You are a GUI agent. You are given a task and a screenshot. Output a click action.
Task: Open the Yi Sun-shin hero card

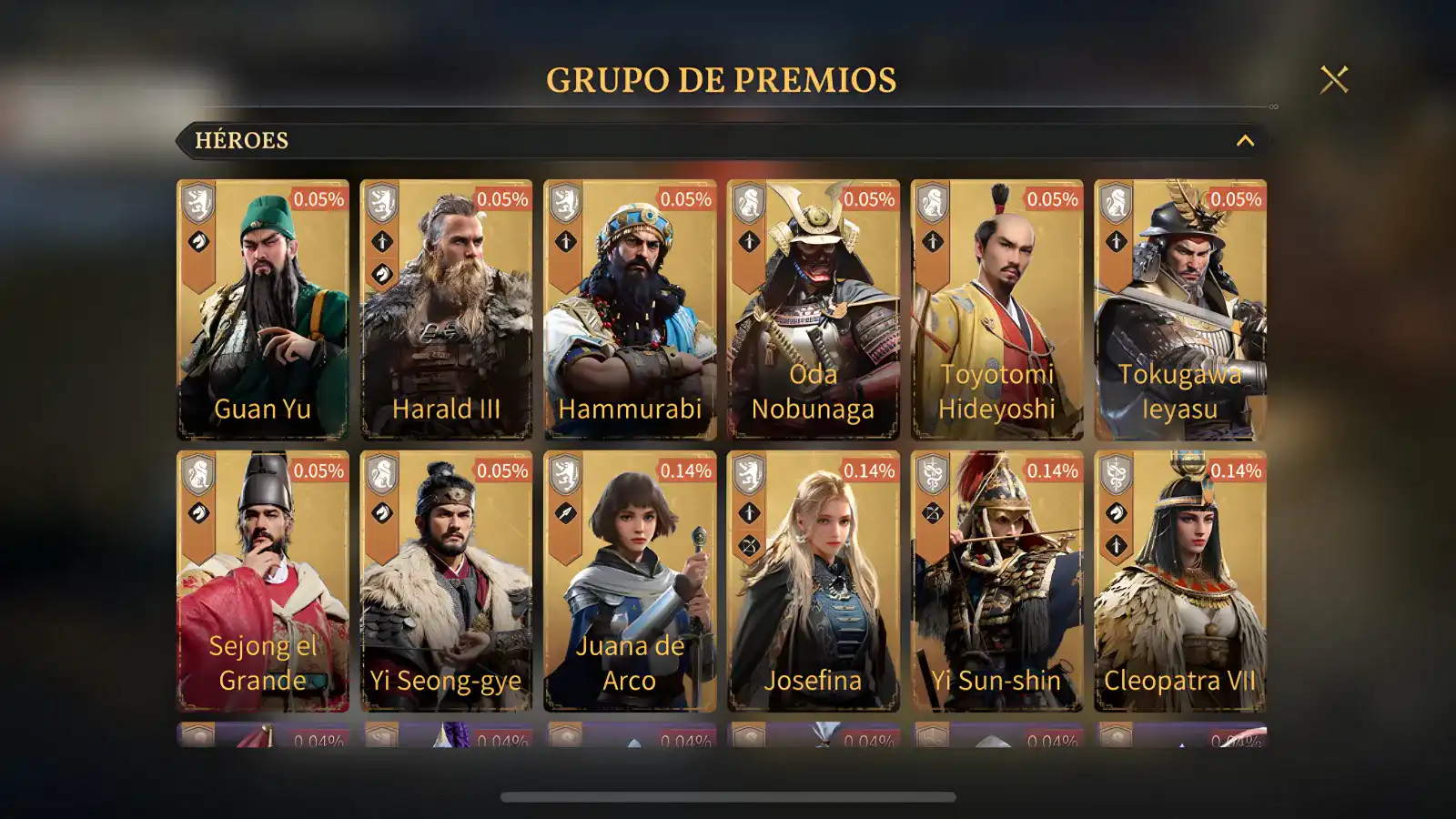pos(996,581)
